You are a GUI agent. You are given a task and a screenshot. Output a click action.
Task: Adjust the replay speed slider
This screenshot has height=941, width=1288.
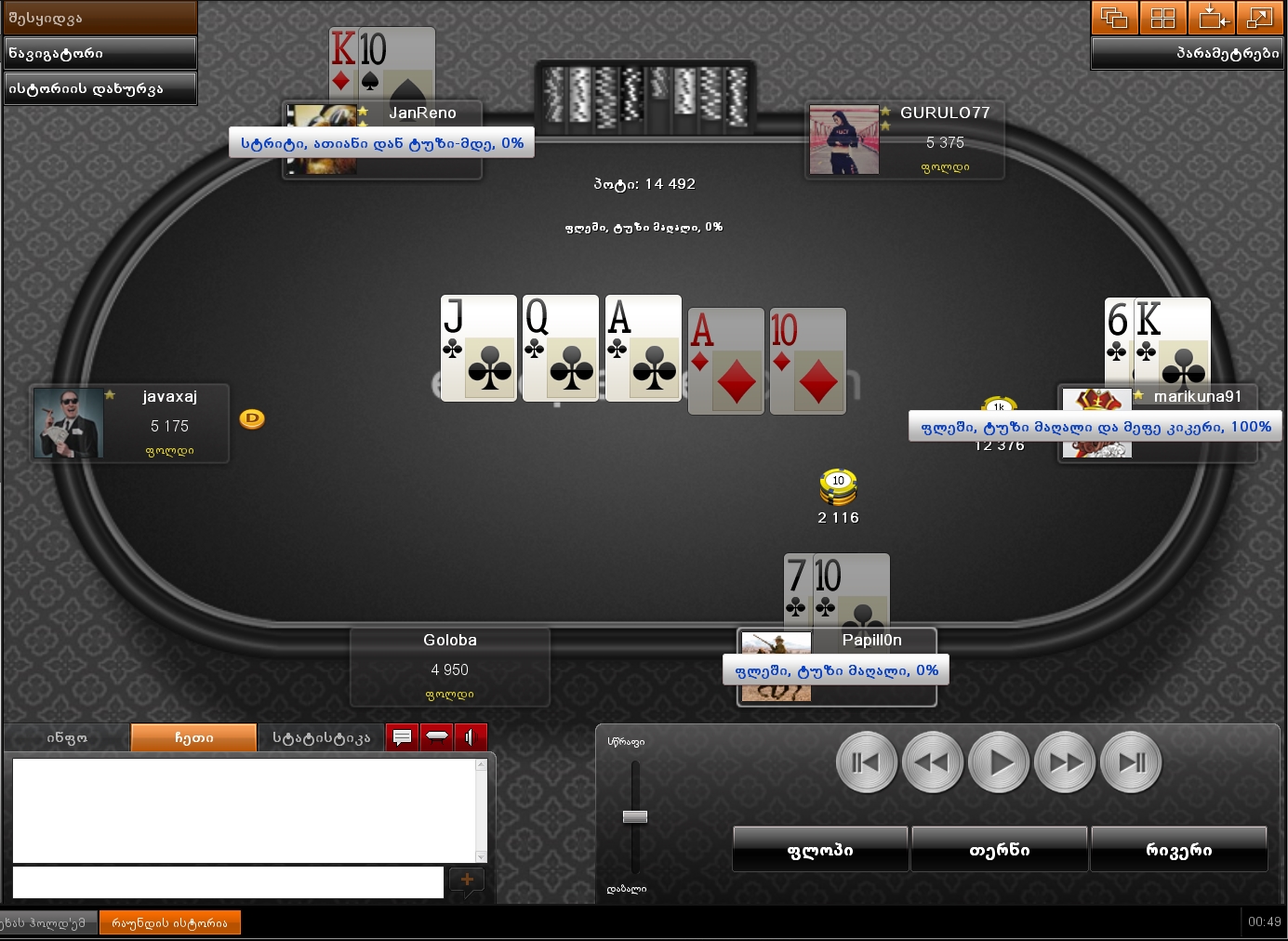pyautogui.click(x=635, y=816)
